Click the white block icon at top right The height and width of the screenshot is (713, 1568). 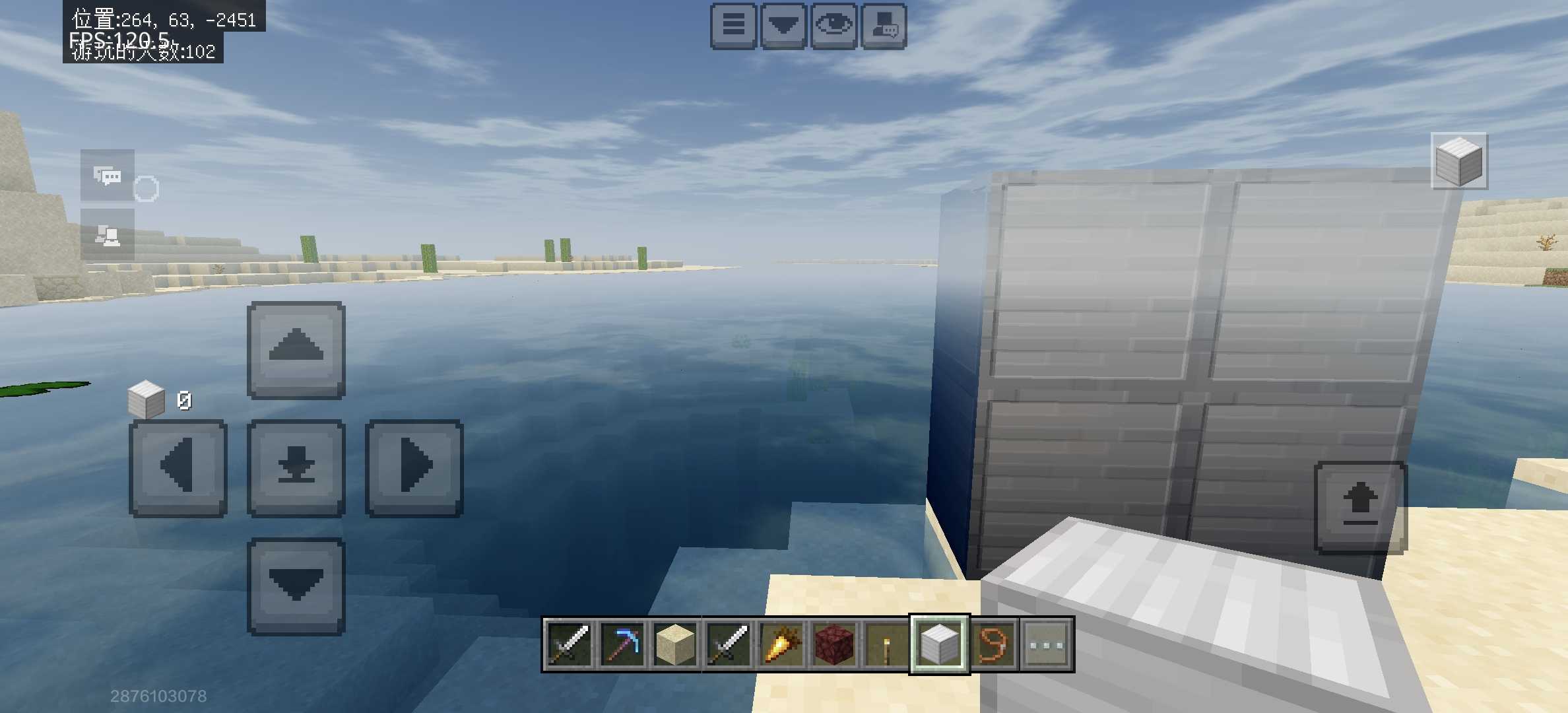click(1459, 161)
